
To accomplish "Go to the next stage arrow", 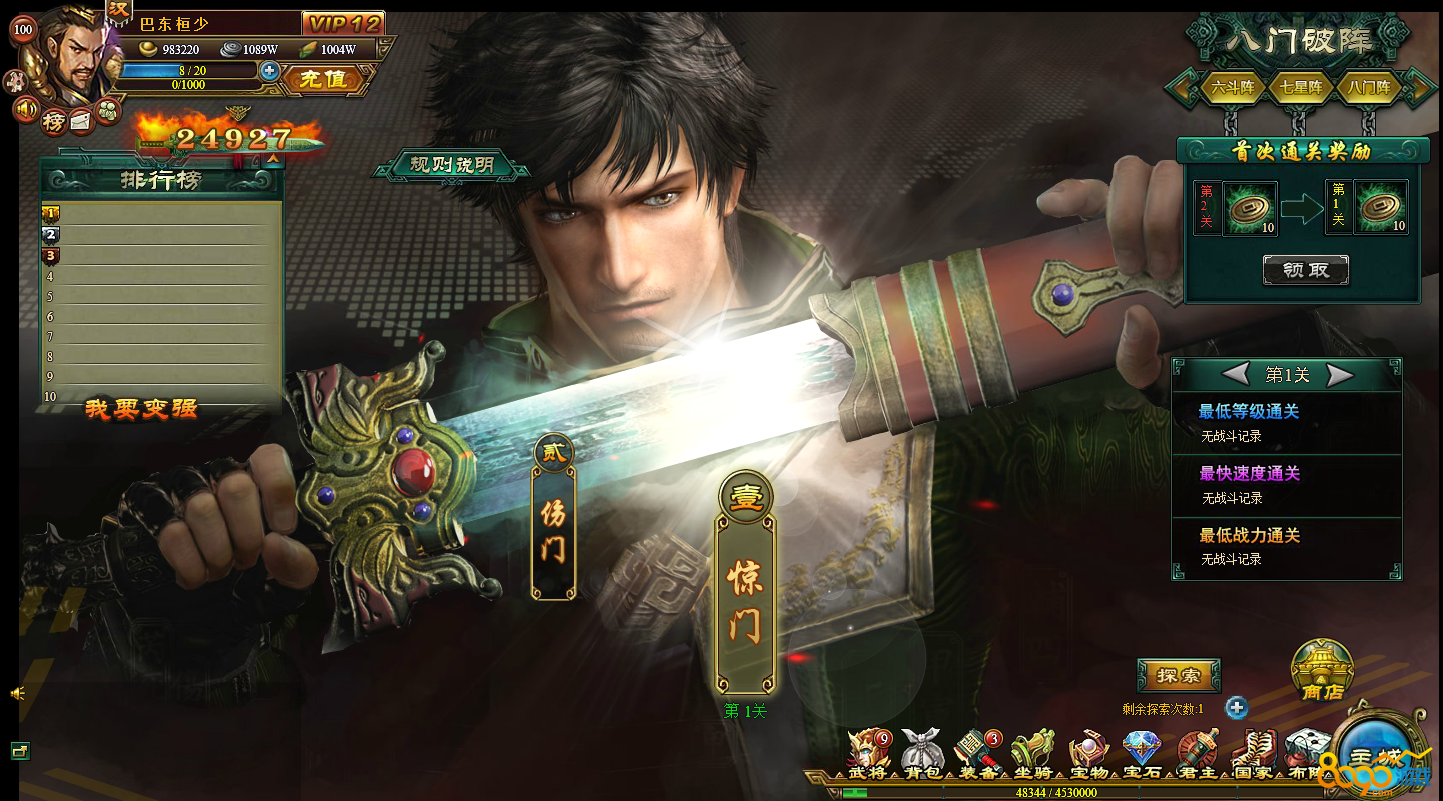I will tap(1340, 375).
